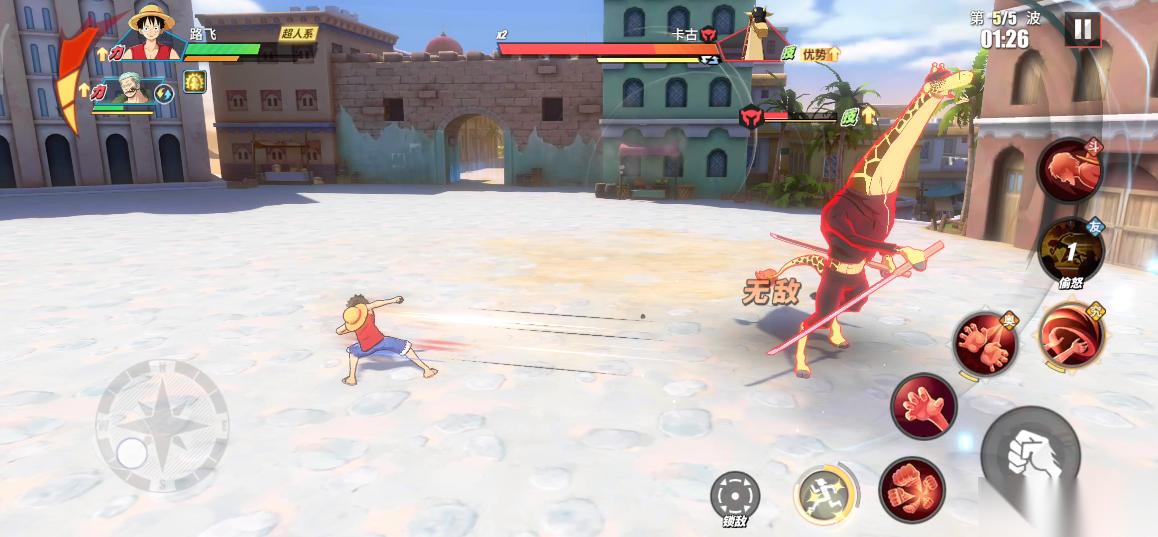The height and width of the screenshot is (537, 1158).
Task: Use the two stretching fists skill
Action: pyautogui.click(x=984, y=344)
